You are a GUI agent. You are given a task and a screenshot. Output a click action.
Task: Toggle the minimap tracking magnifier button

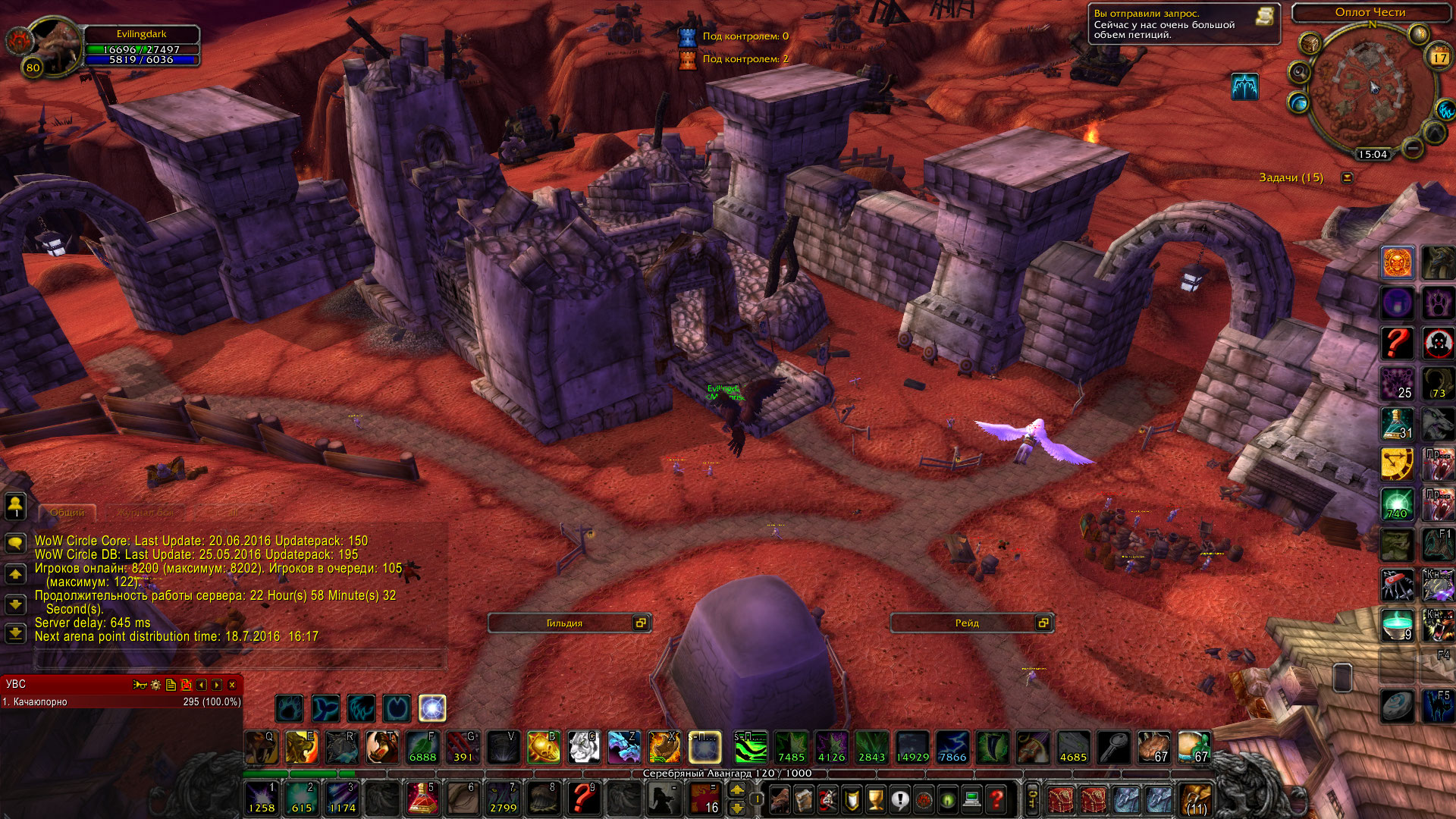coord(1299,73)
